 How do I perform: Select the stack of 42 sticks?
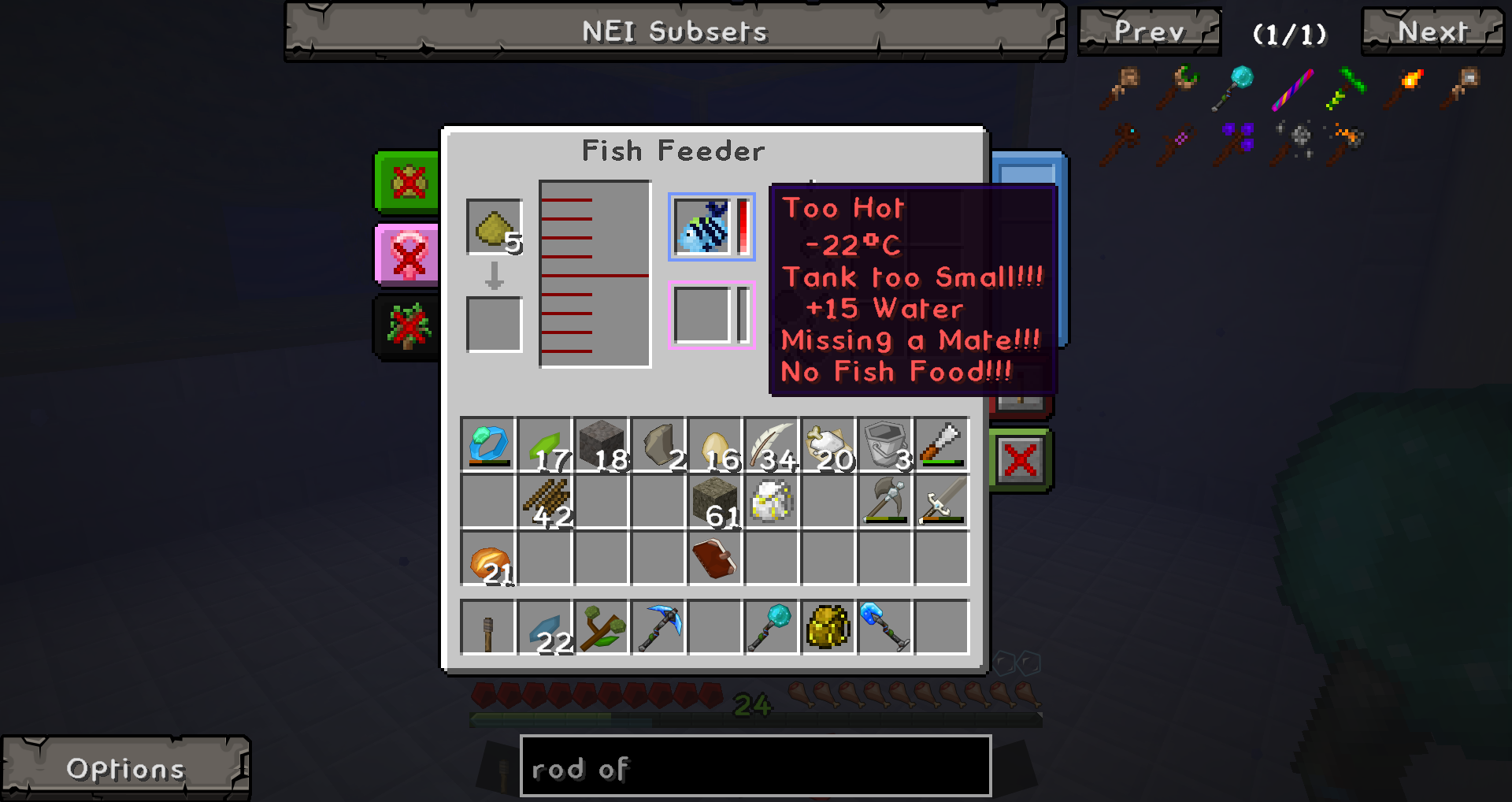[x=545, y=501]
